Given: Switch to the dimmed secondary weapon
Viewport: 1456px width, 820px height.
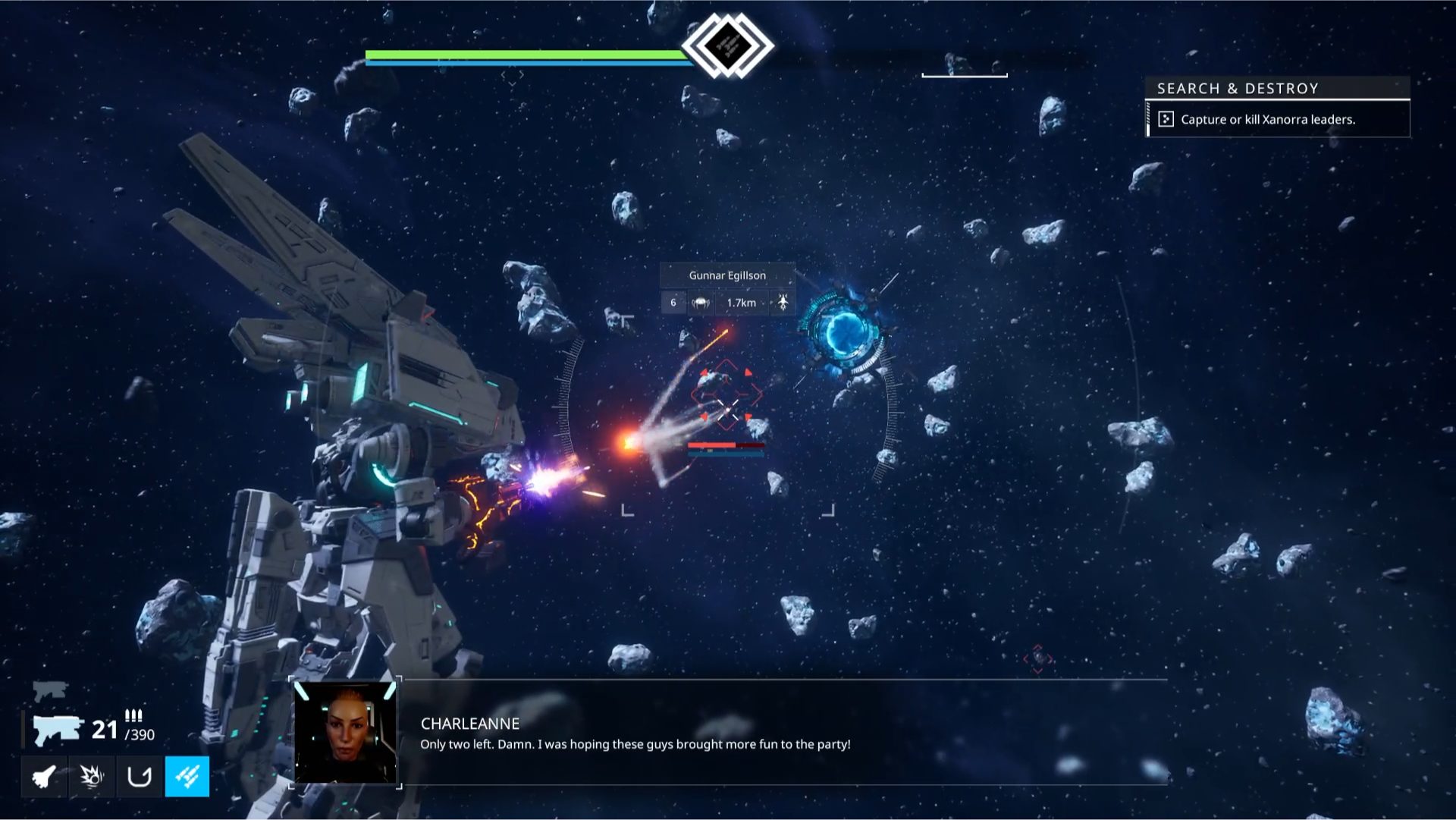Looking at the screenshot, I should tap(50, 690).
